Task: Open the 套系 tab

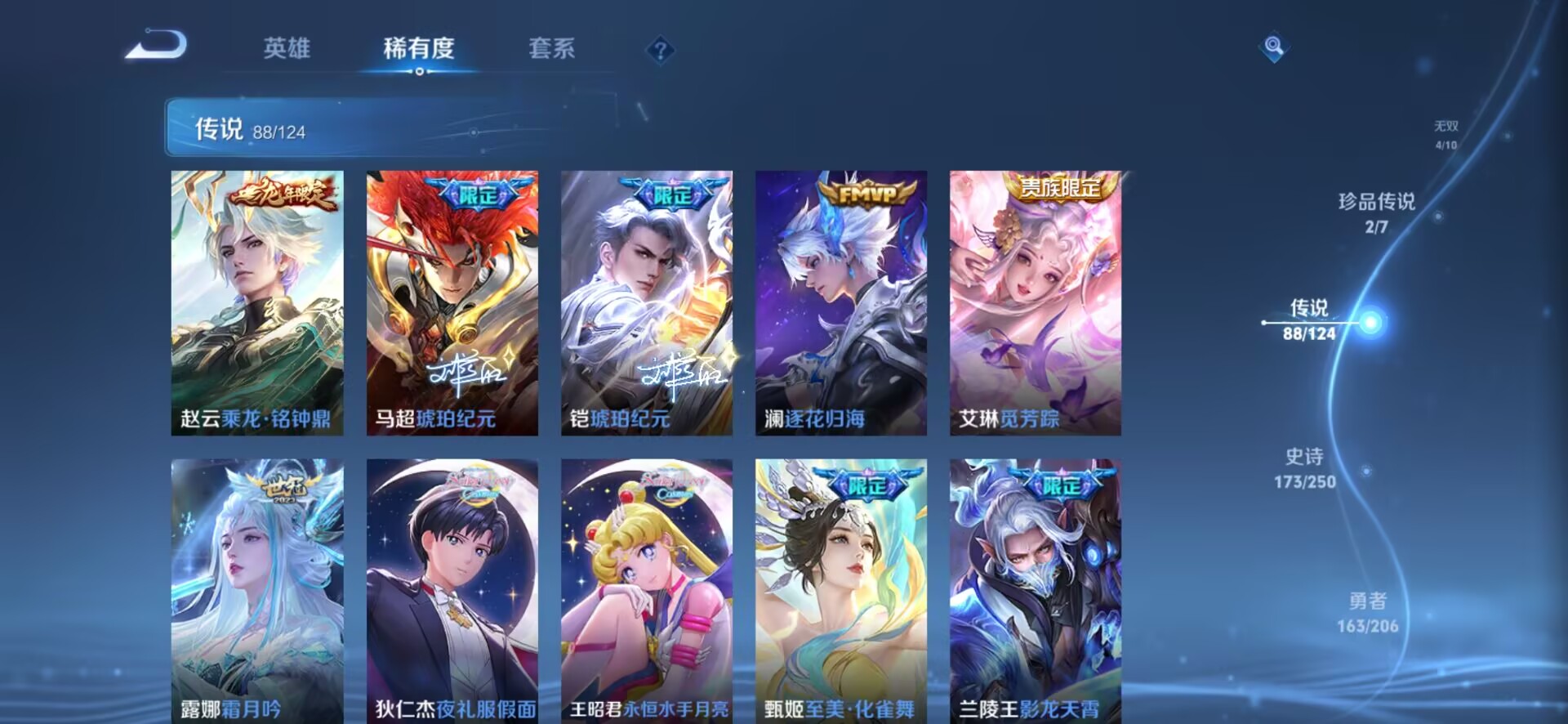Action: tap(552, 48)
